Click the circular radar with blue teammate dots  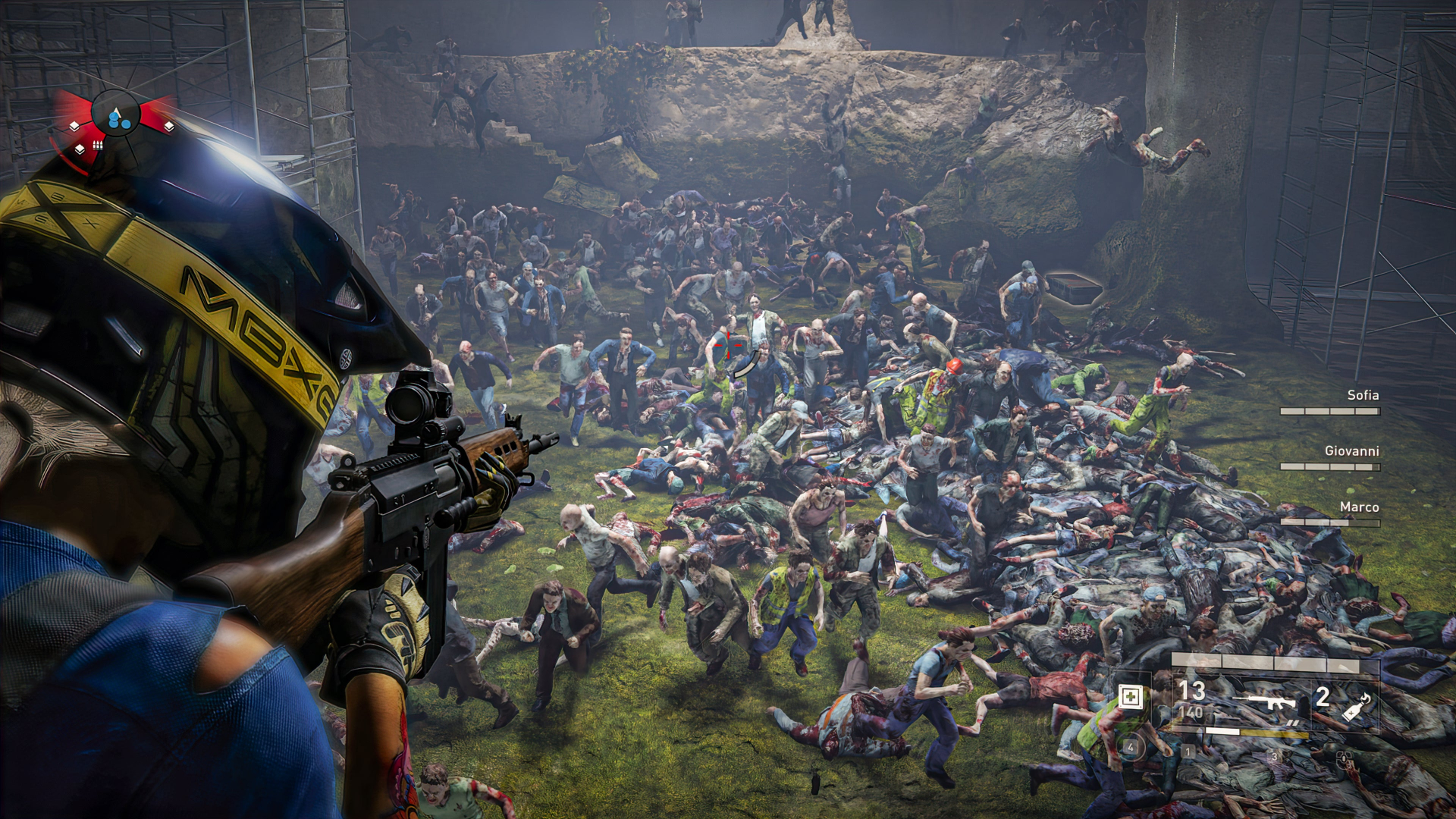point(116,115)
